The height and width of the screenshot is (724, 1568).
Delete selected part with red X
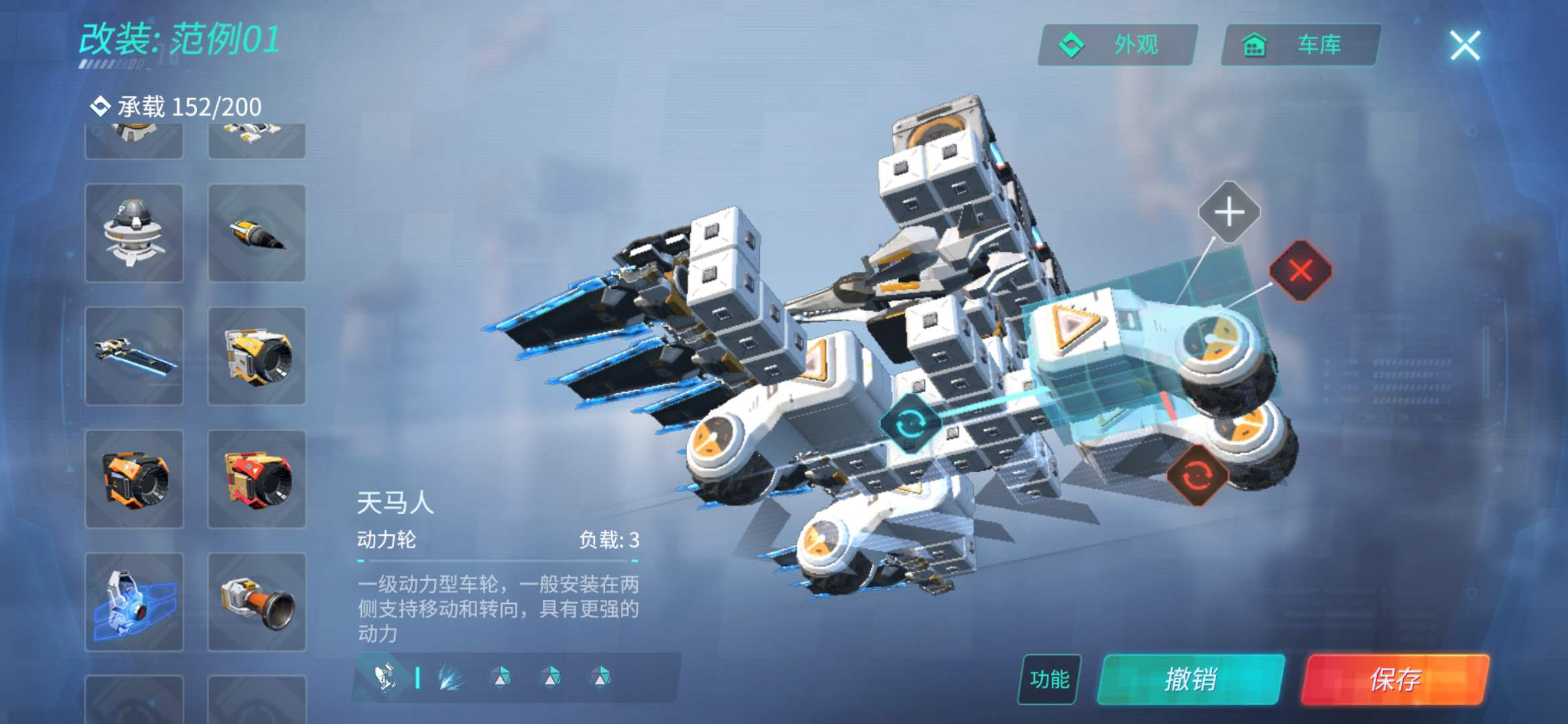pyautogui.click(x=1301, y=271)
